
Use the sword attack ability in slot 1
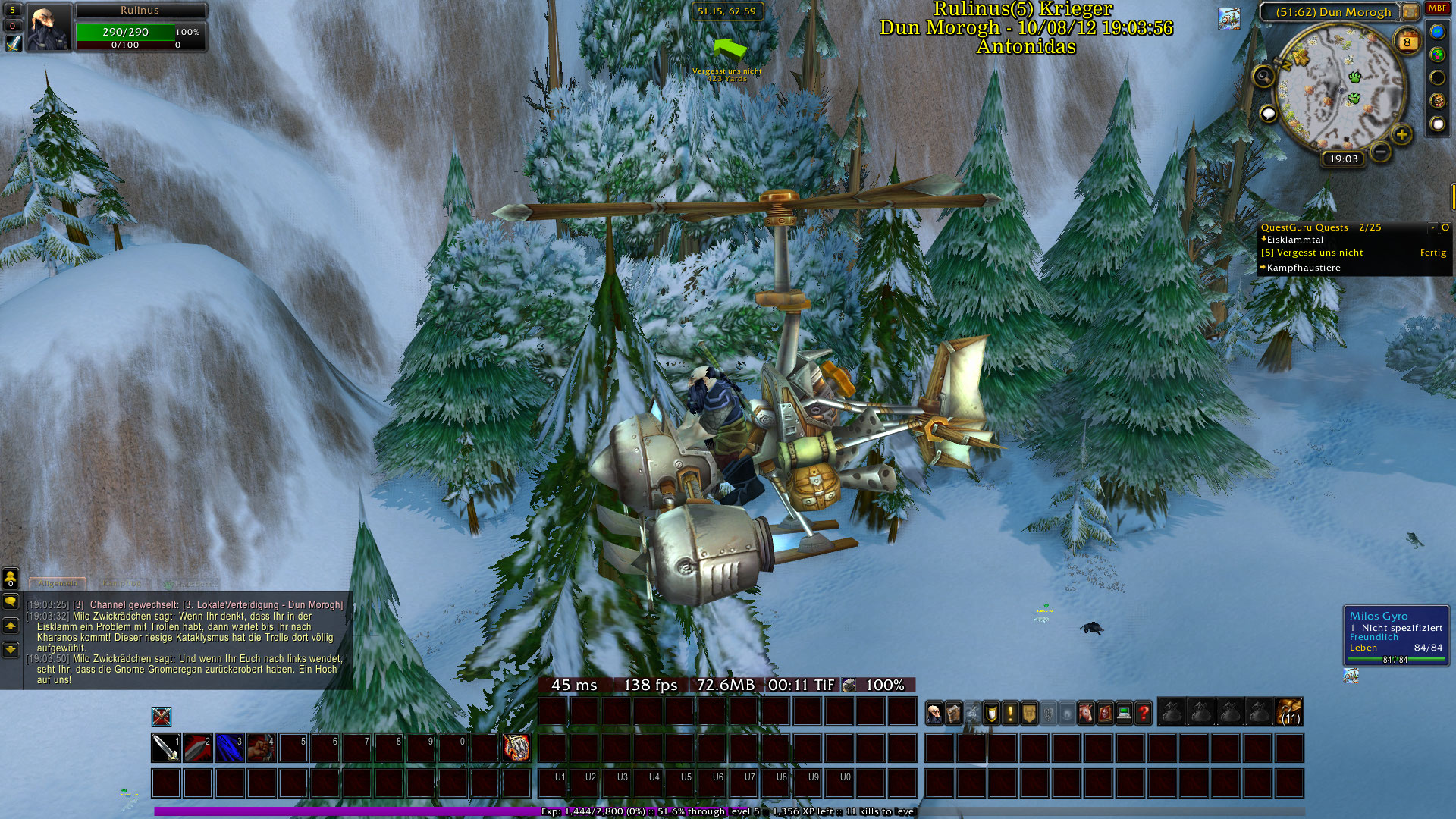[x=165, y=748]
